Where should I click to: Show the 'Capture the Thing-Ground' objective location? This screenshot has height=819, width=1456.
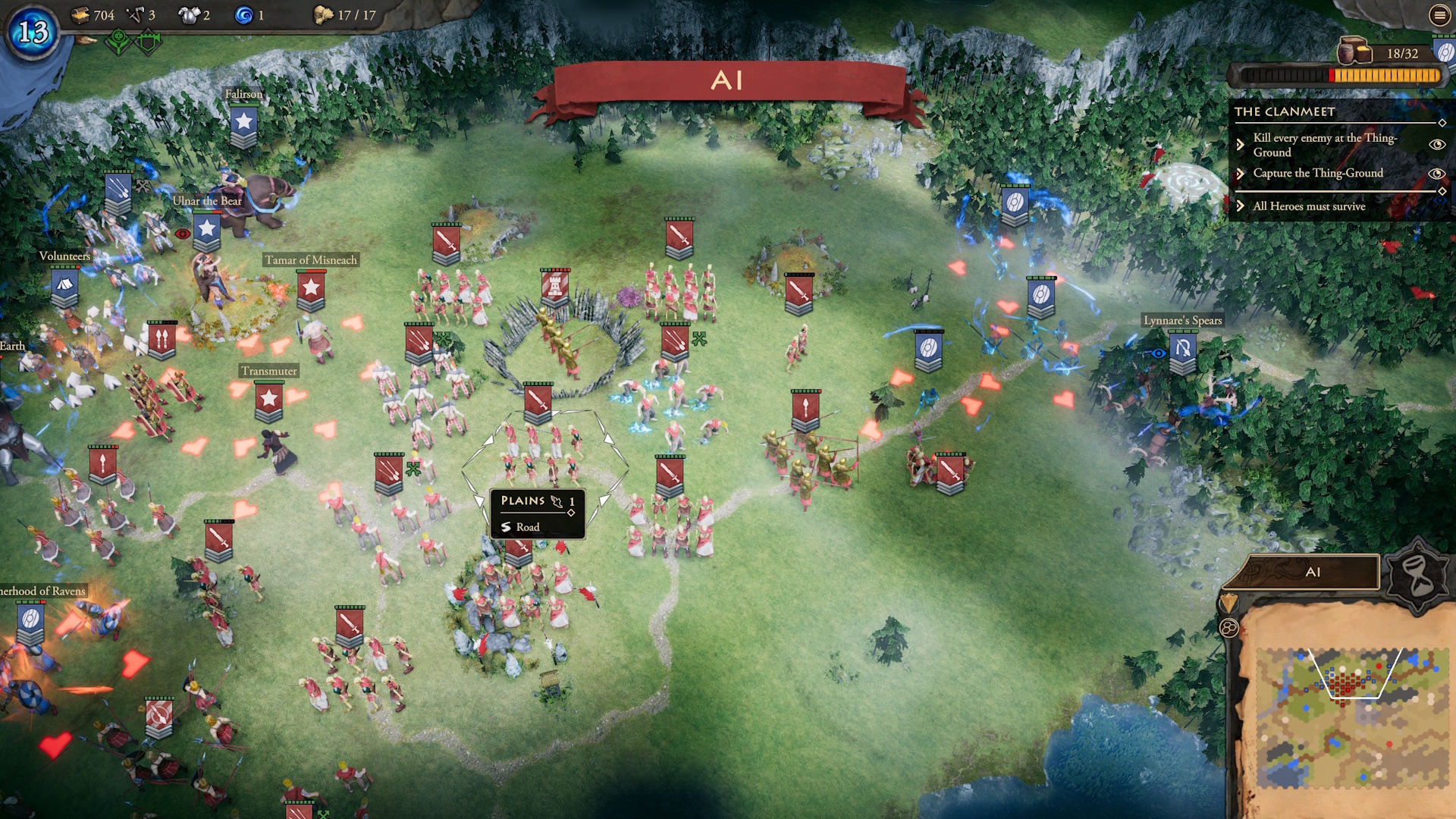(x=1436, y=174)
